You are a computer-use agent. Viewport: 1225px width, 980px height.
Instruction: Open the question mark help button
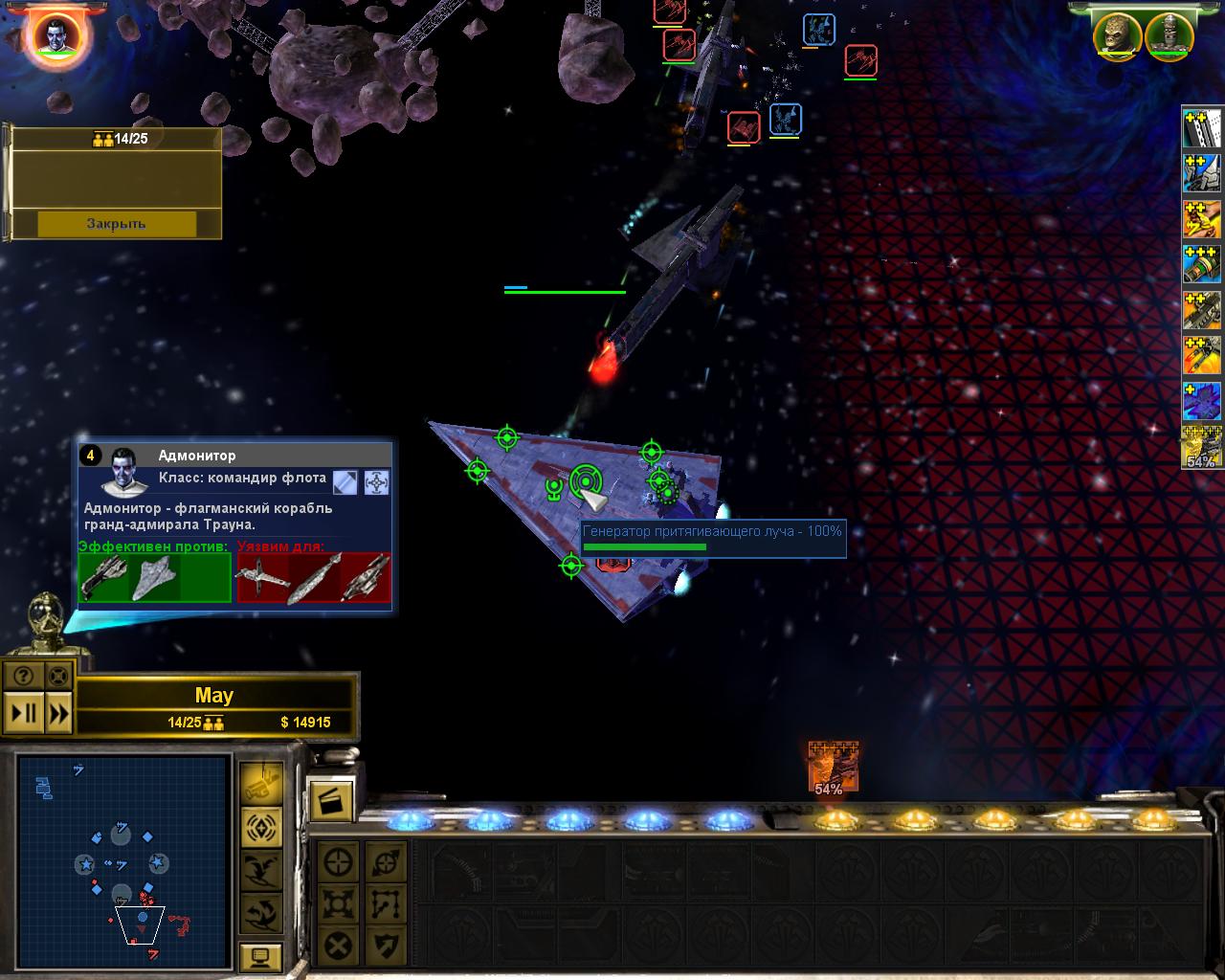[x=23, y=676]
